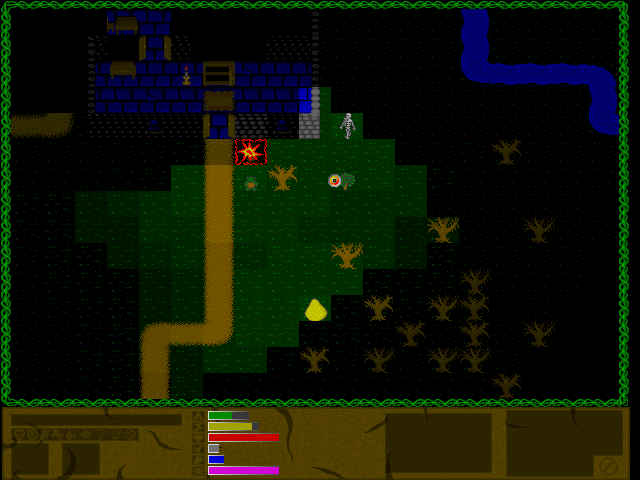This screenshot has width=640, height=480.
Task: Click the skull status icon
Action: 19,434
